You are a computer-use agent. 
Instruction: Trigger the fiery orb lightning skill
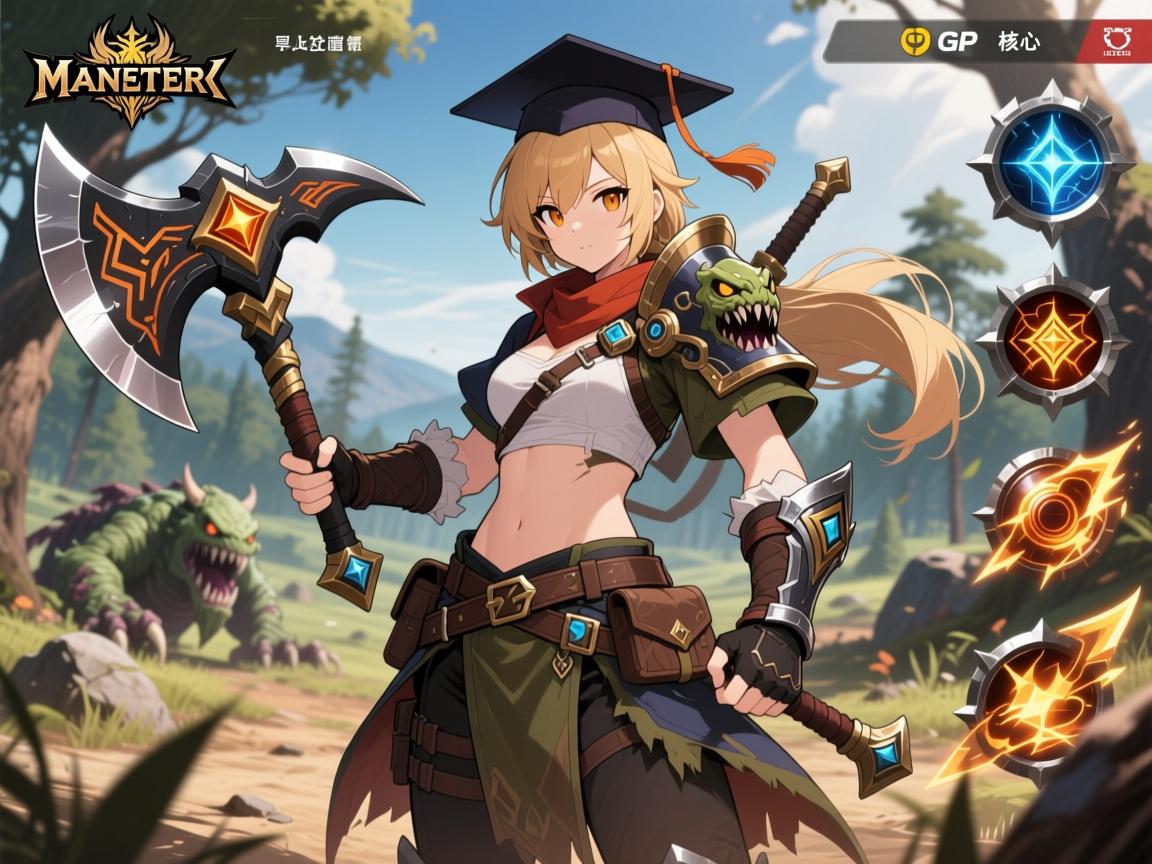1043,514
